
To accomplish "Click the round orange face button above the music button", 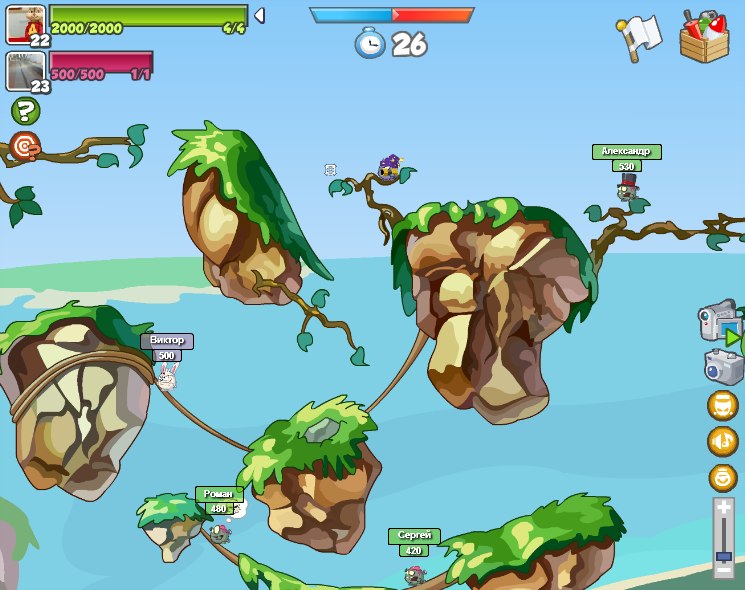I will [722, 405].
